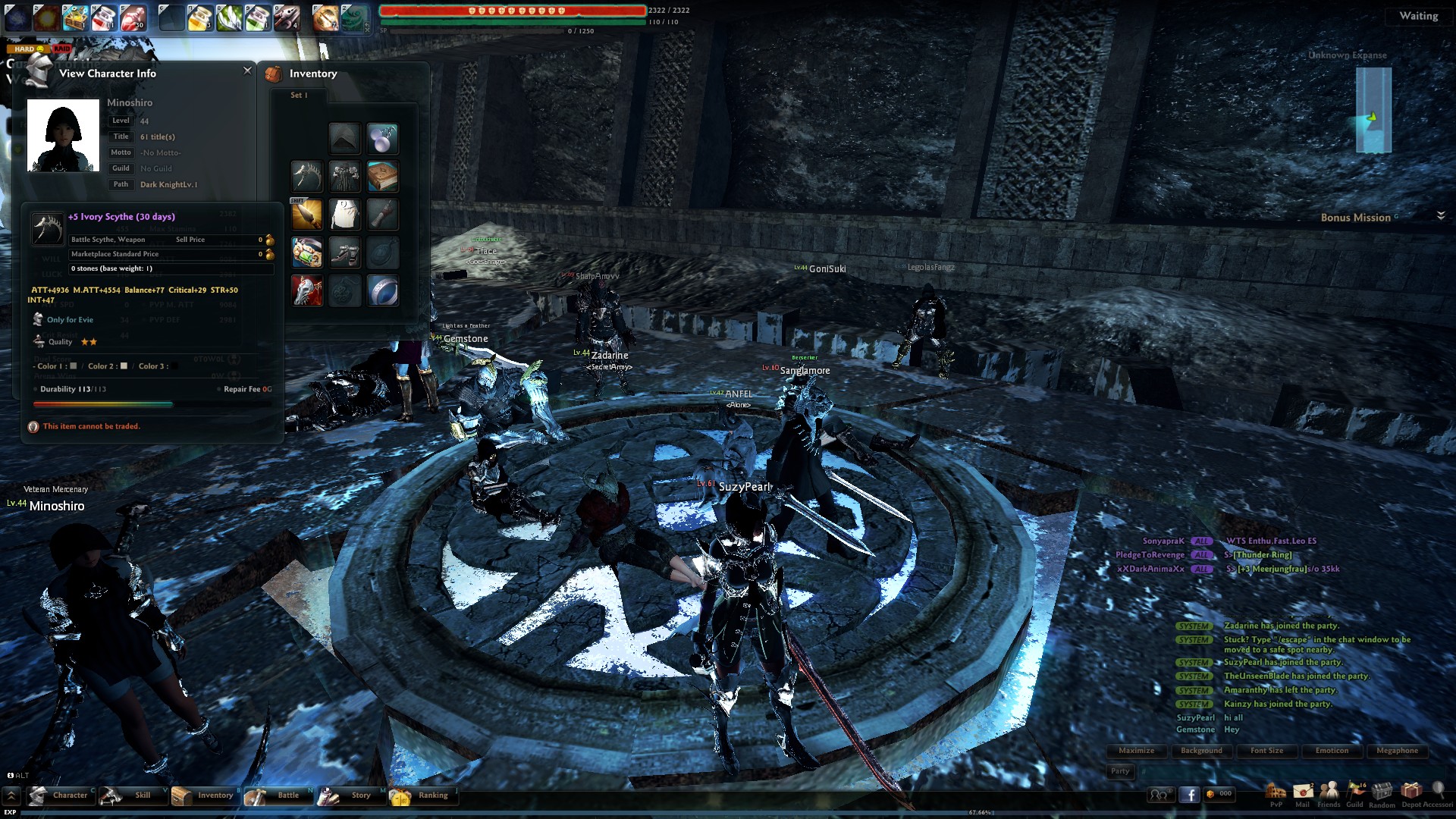Open the Battle menu
This screenshot has width=1456, height=819.
(x=278, y=795)
